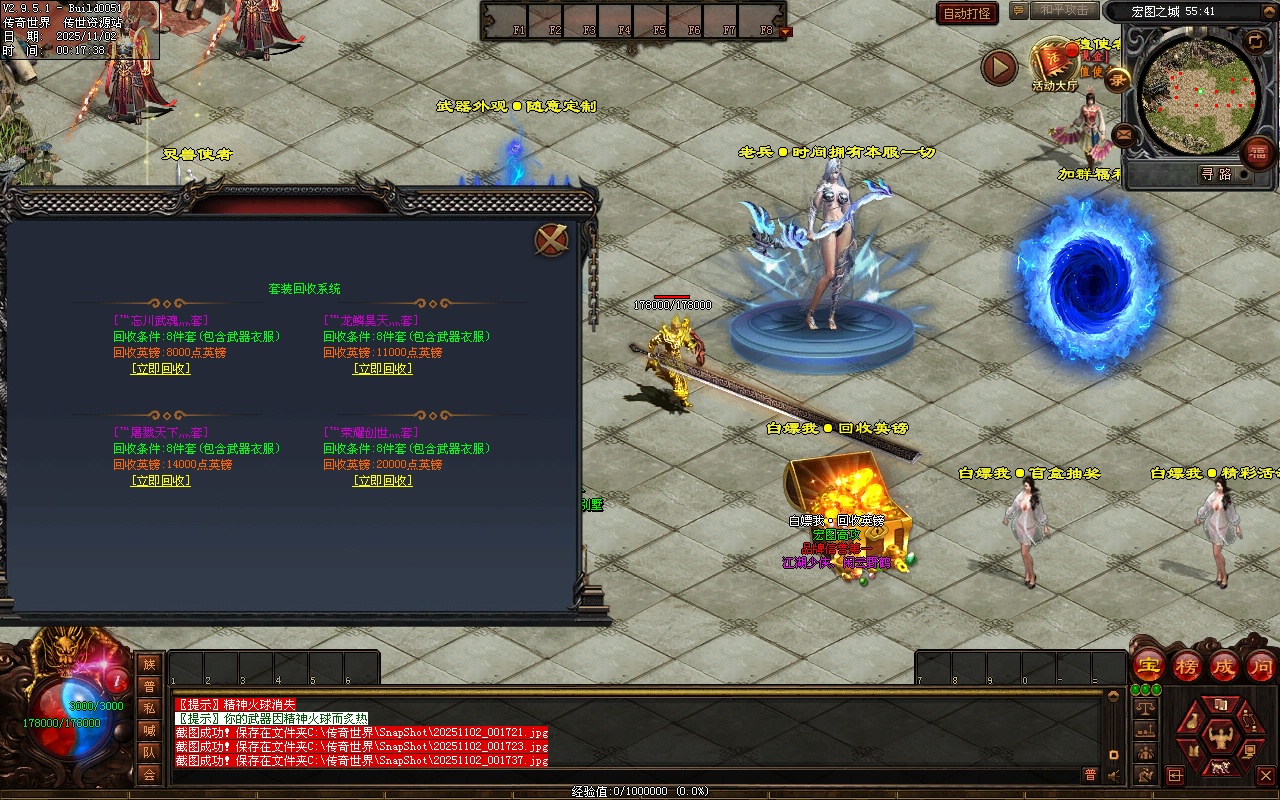Select the 队 team chat channel
This screenshot has height=800, width=1280.
click(x=149, y=752)
